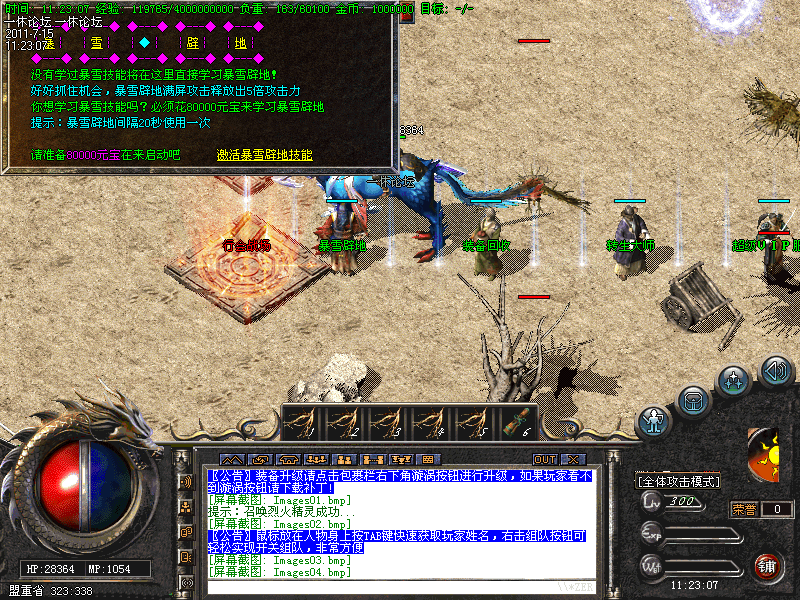This screenshot has height=600, width=800.
Task: Toggle the top chat channel filter icon
Action: [186, 481]
